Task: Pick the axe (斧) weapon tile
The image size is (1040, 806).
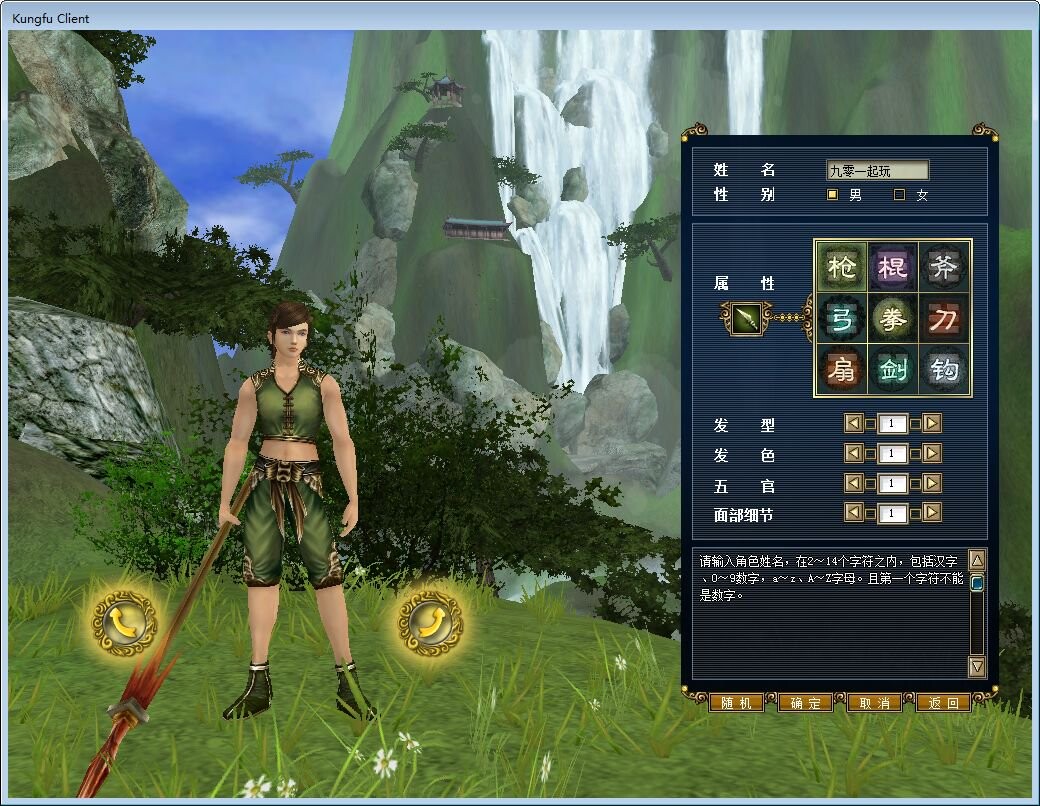Action: click(x=944, y=267)
